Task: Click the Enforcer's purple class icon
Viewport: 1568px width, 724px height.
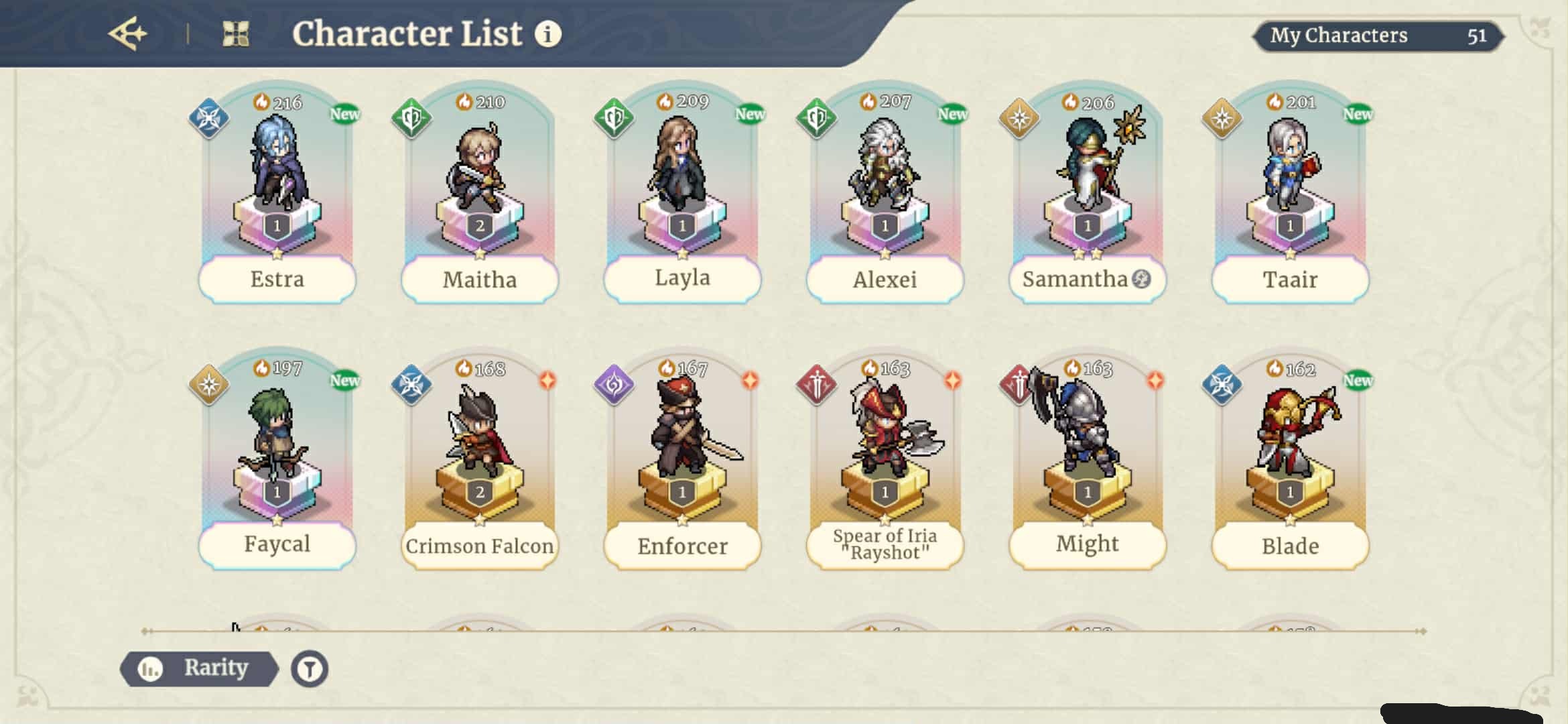Action: coord(614,386)
